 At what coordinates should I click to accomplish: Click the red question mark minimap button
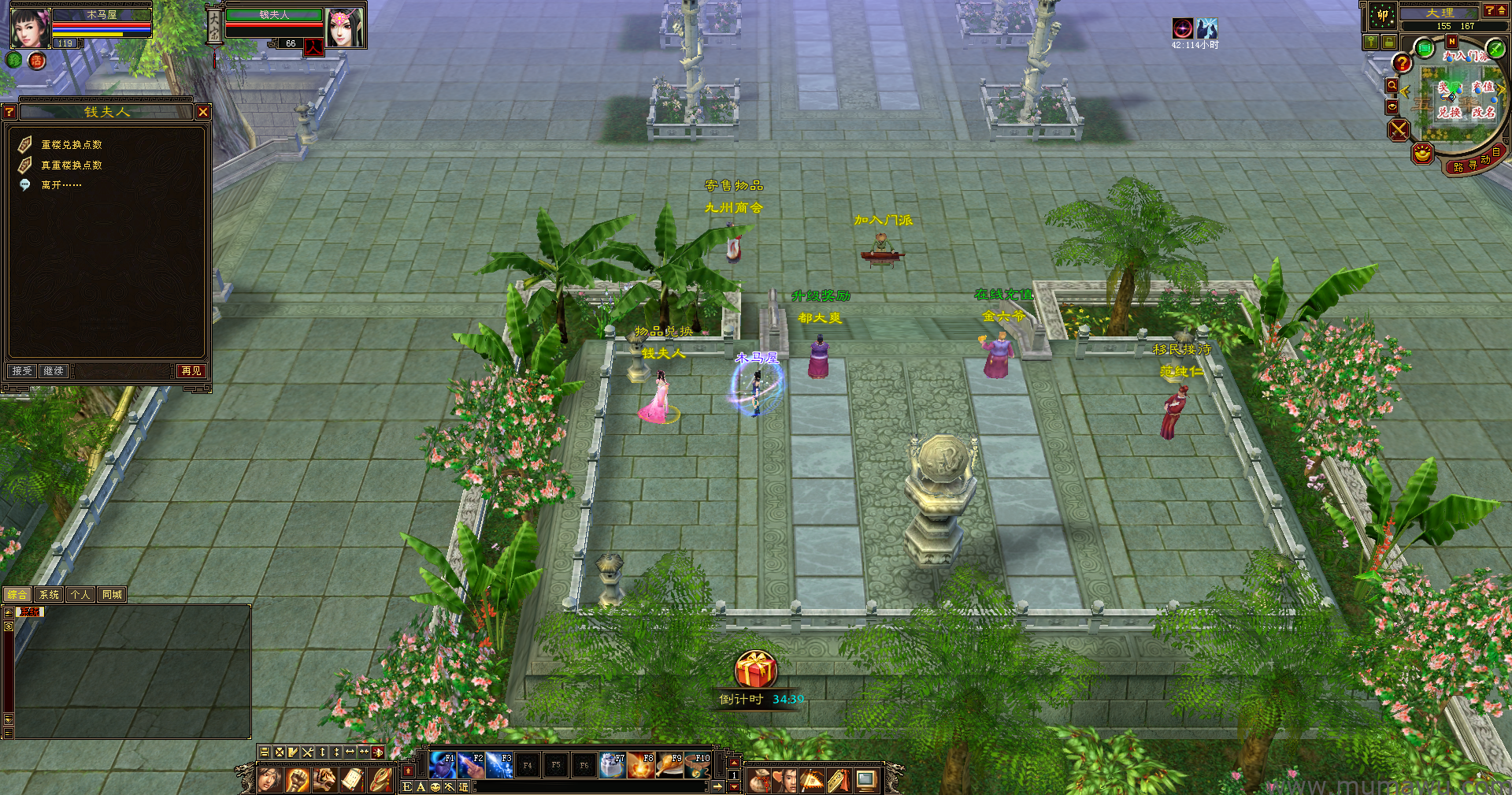point(1402,63)
